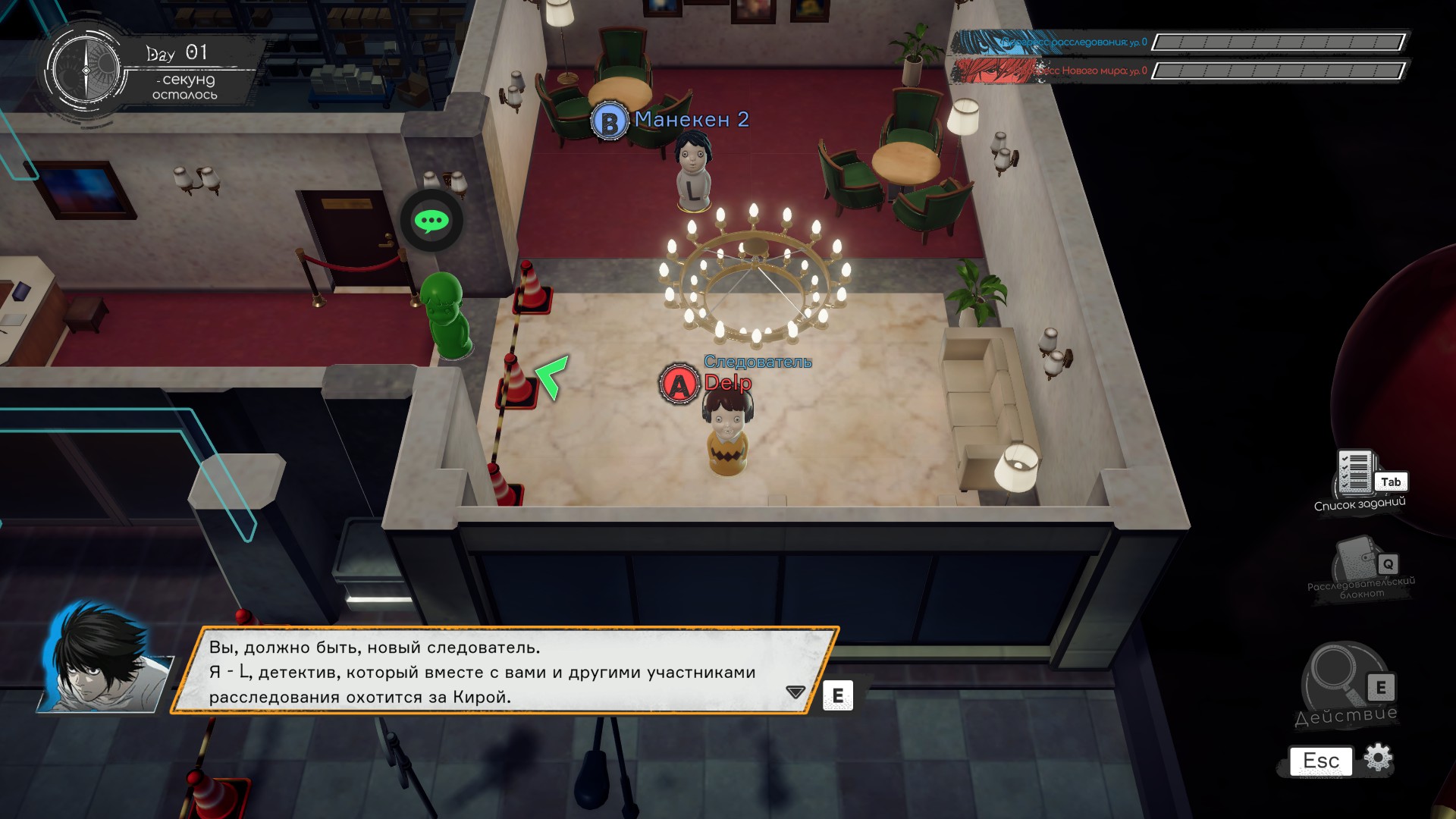Image resolution: width=1456 pixels, height=819 pixels.
Task: Open the investigation notebook icon
Action: (x=1357, y=560)
